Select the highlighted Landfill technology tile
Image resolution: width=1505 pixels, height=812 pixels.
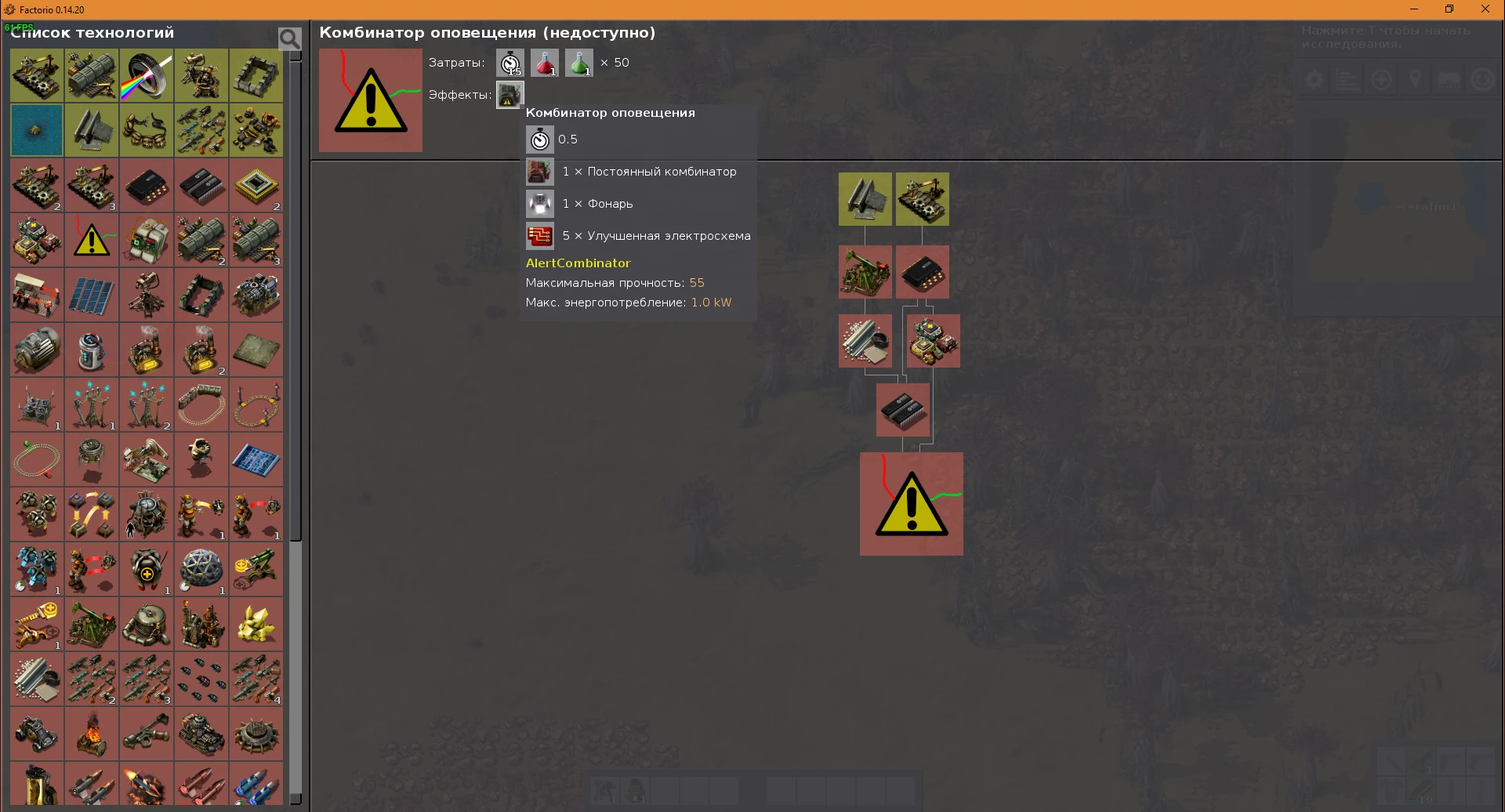pyautogui.click(x=36, y=130)
